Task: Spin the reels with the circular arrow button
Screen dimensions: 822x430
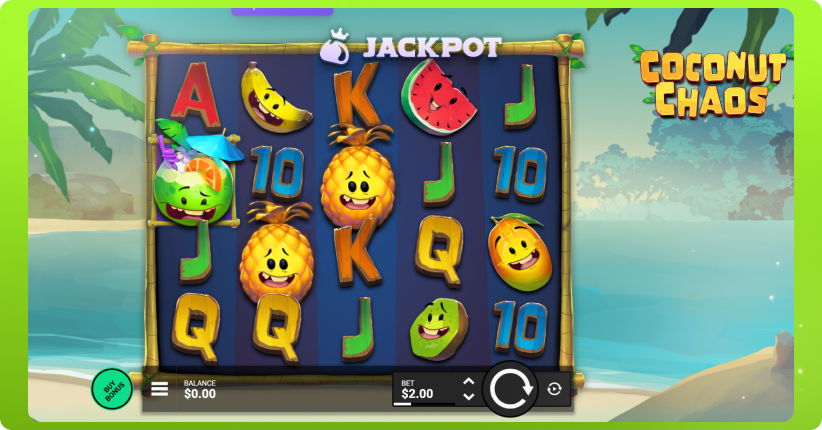Action: 509,389
